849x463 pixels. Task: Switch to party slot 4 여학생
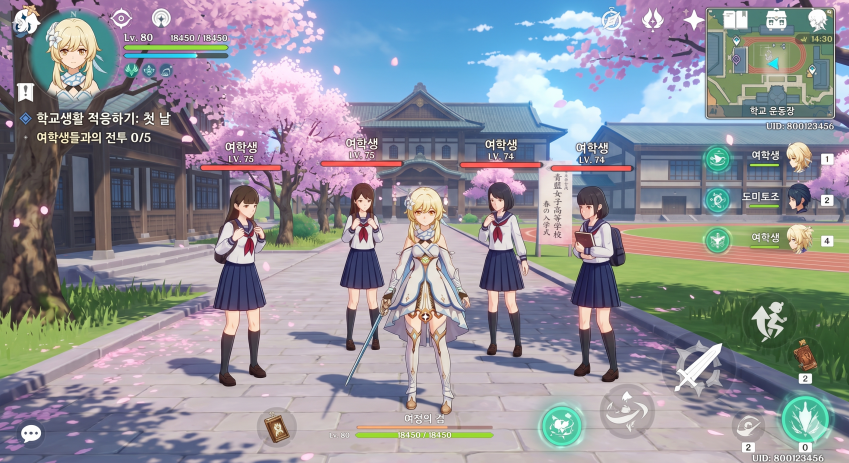[x=797, y=239]
